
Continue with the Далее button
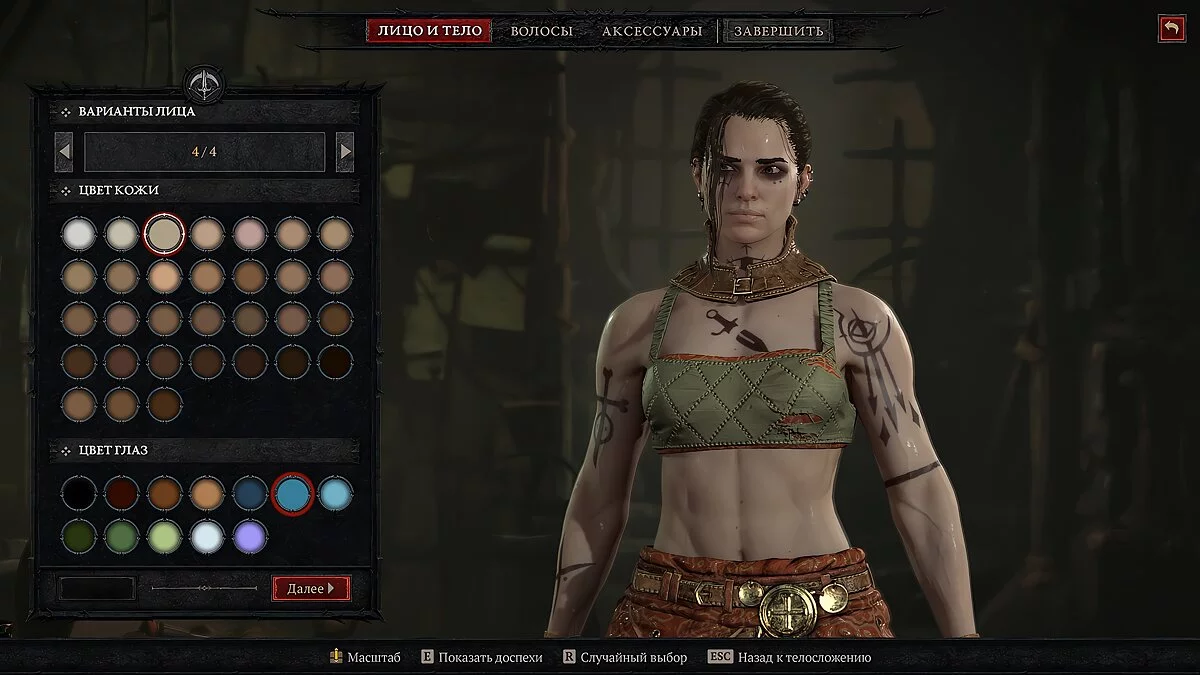(311, 588)
